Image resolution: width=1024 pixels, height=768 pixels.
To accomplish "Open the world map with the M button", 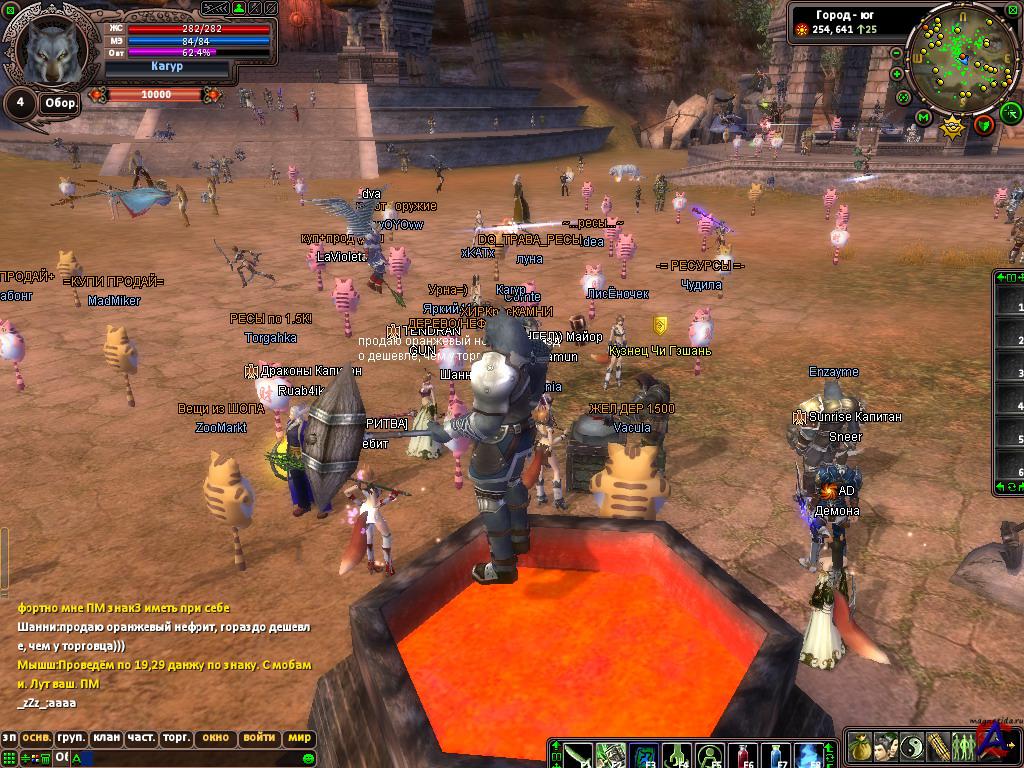I will [924, 118].
